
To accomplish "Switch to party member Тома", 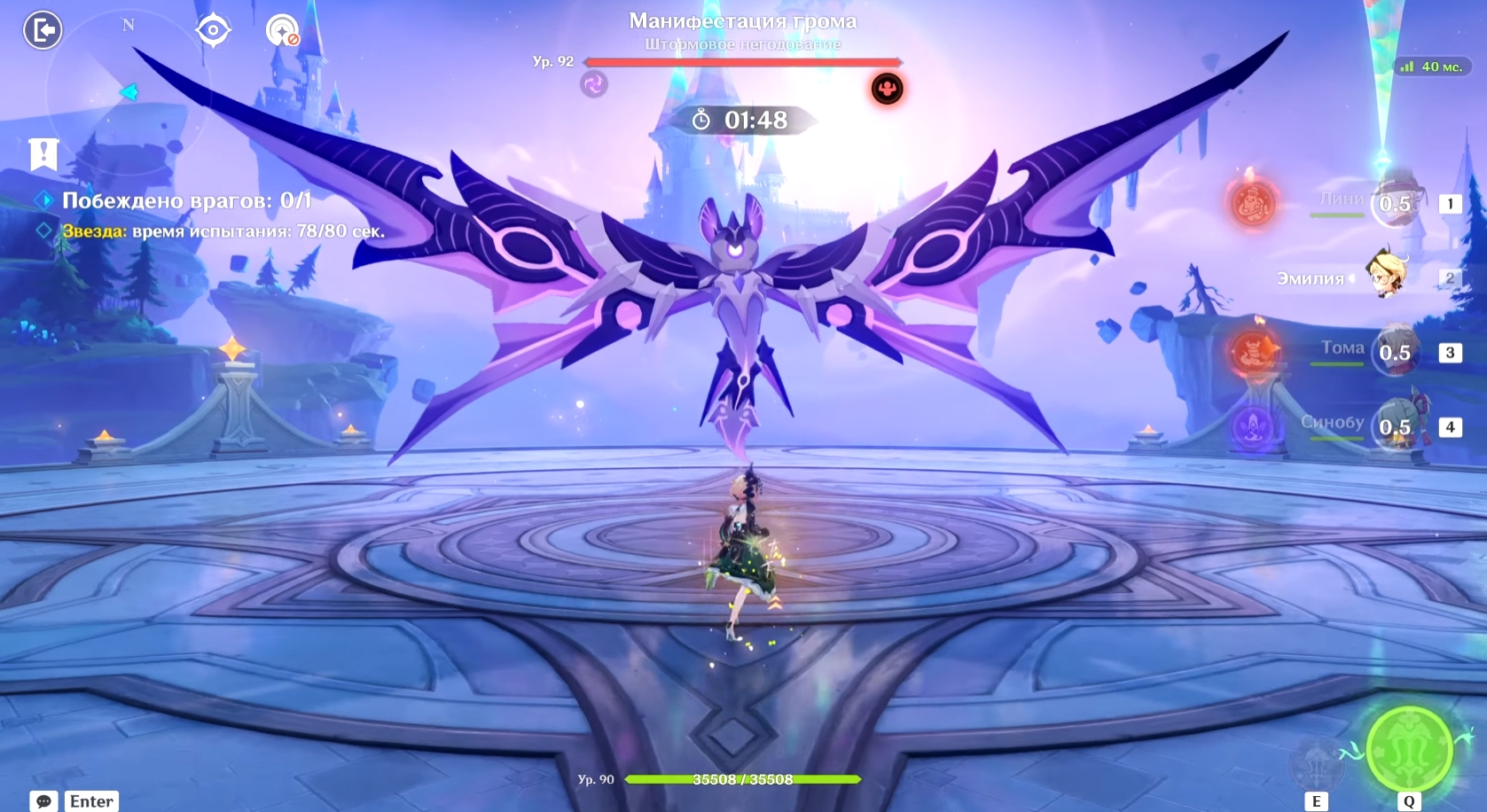I will pyautogui.click(x=1396, y=352).
